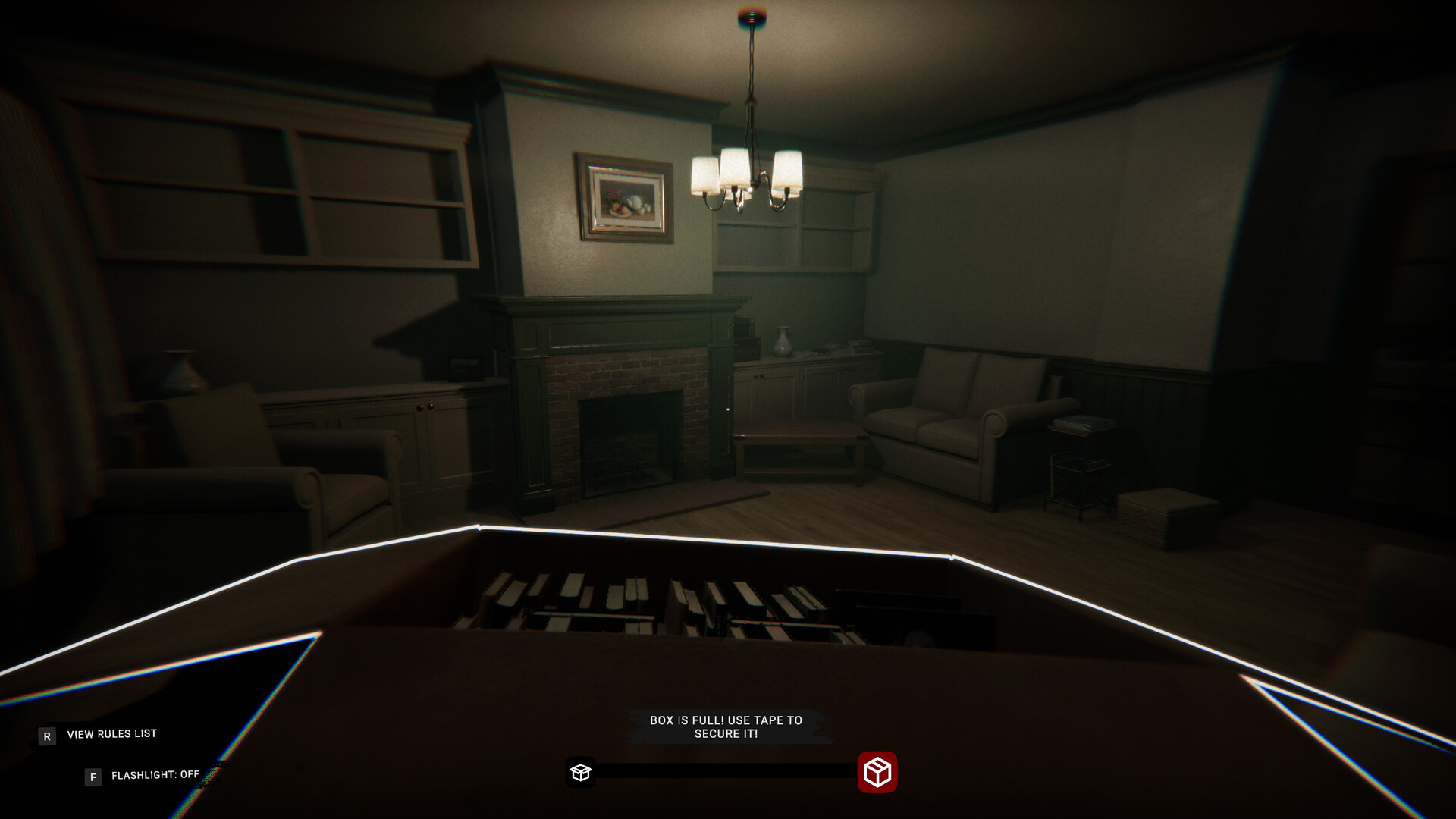1456x819 pixels.
Task: Click the R key badge icon
Action: pos(47,734)
